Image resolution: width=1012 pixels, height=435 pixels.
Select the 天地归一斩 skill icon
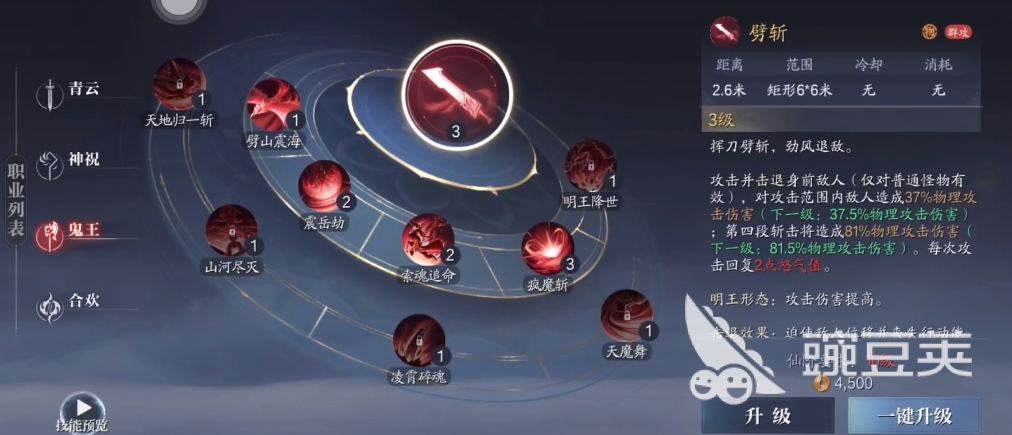tap(179, 84)
